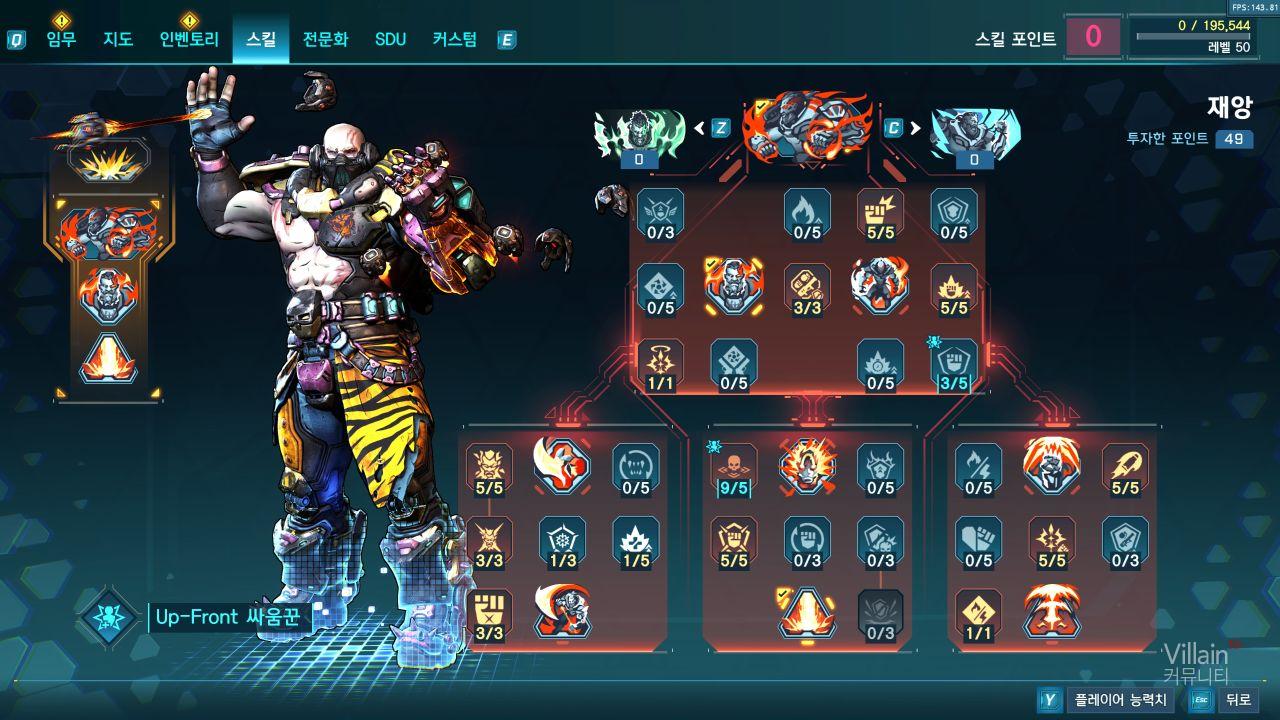Click the Up-Front 싸움꾼 class badge
The width and height of the screenshot is (1280, 720).
(x=107, y=617)
